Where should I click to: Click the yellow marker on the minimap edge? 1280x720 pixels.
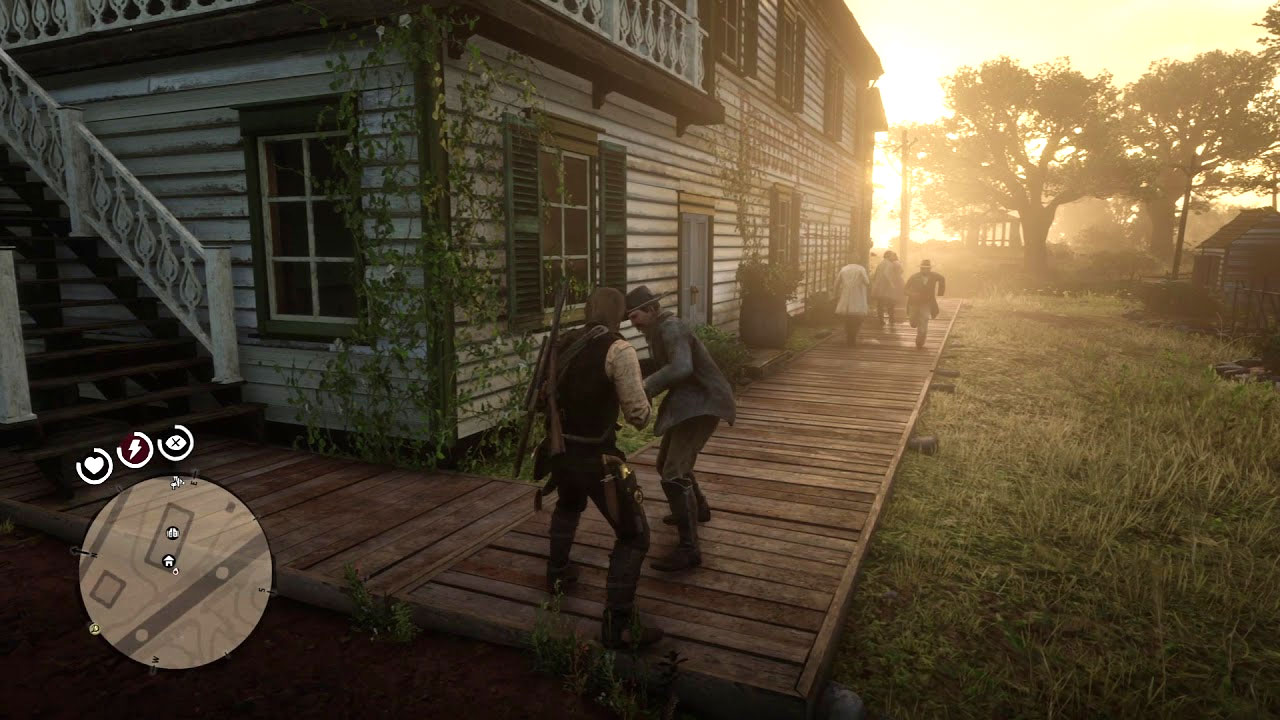(x=93, y=630)
